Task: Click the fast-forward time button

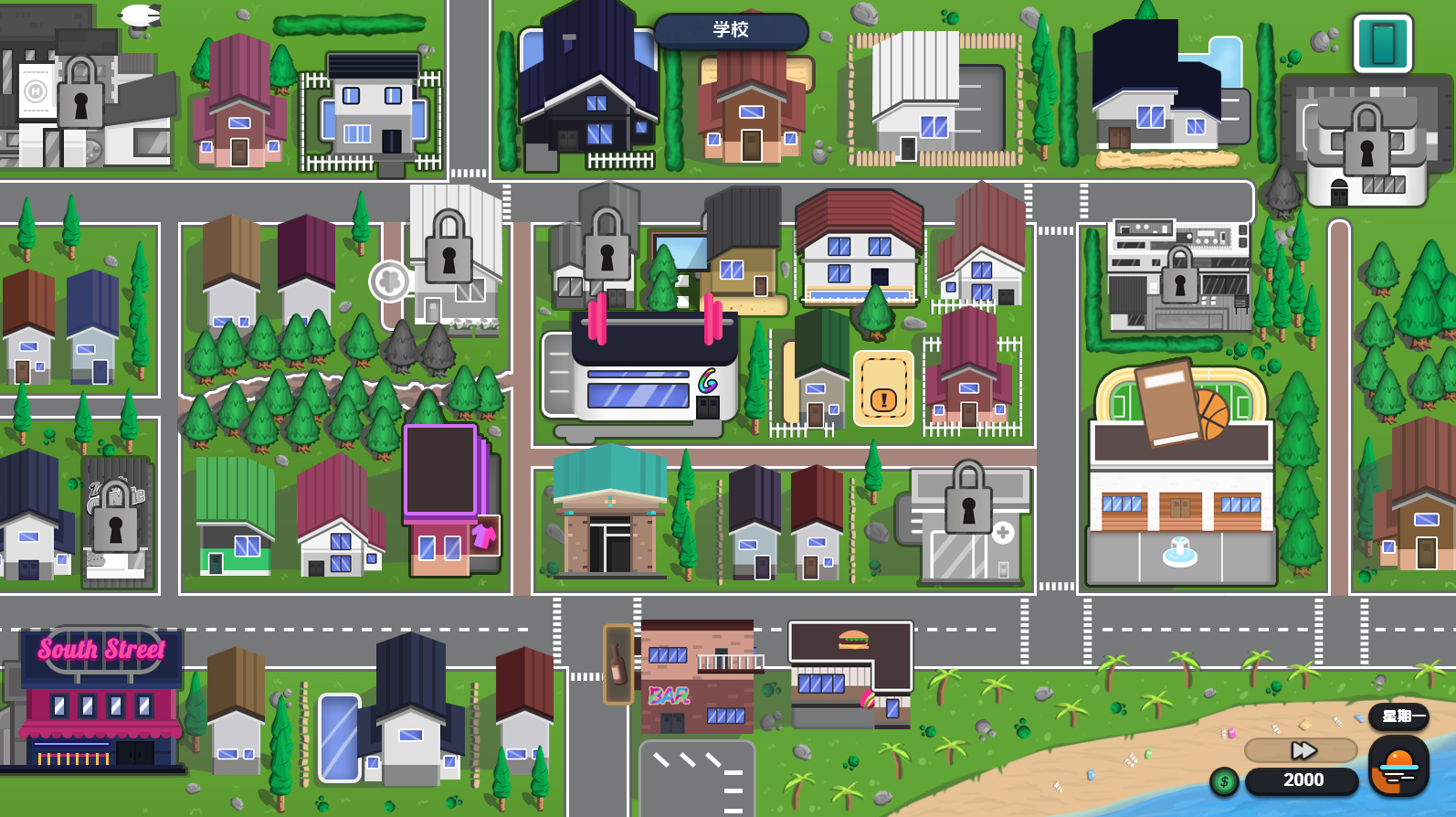Action: pos(1302,750)
